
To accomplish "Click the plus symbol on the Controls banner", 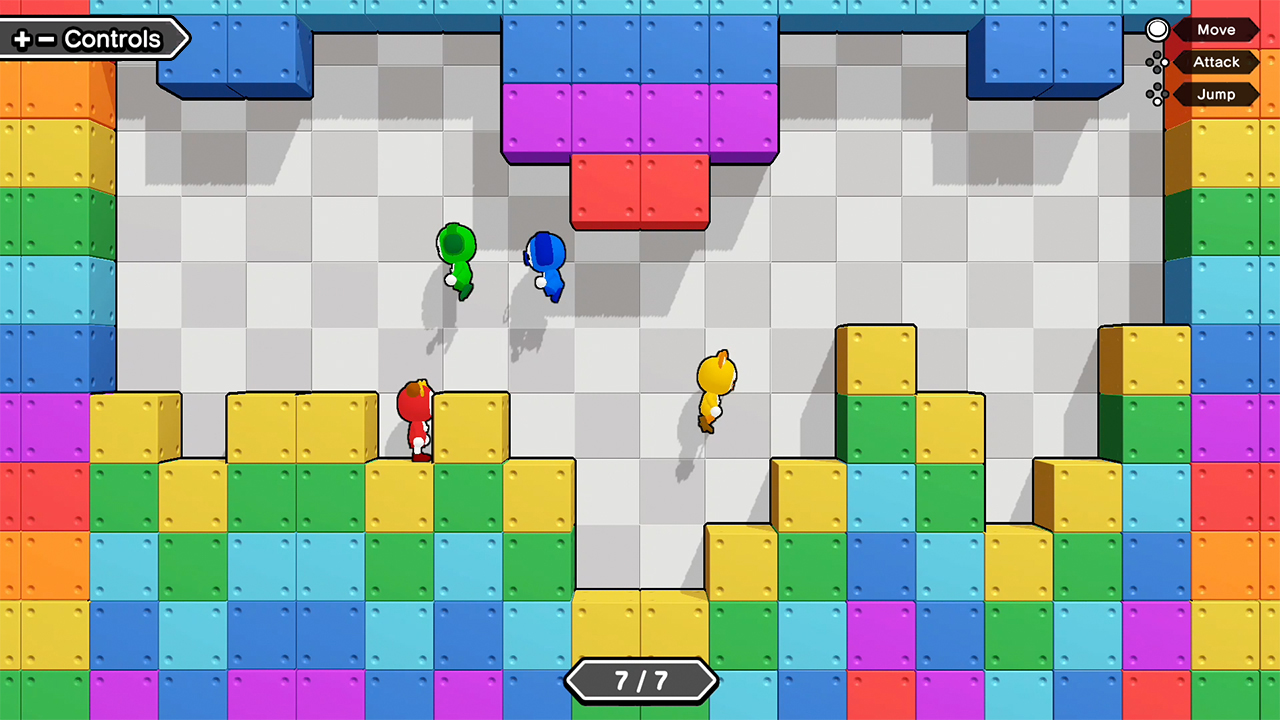I will (22, 38).
